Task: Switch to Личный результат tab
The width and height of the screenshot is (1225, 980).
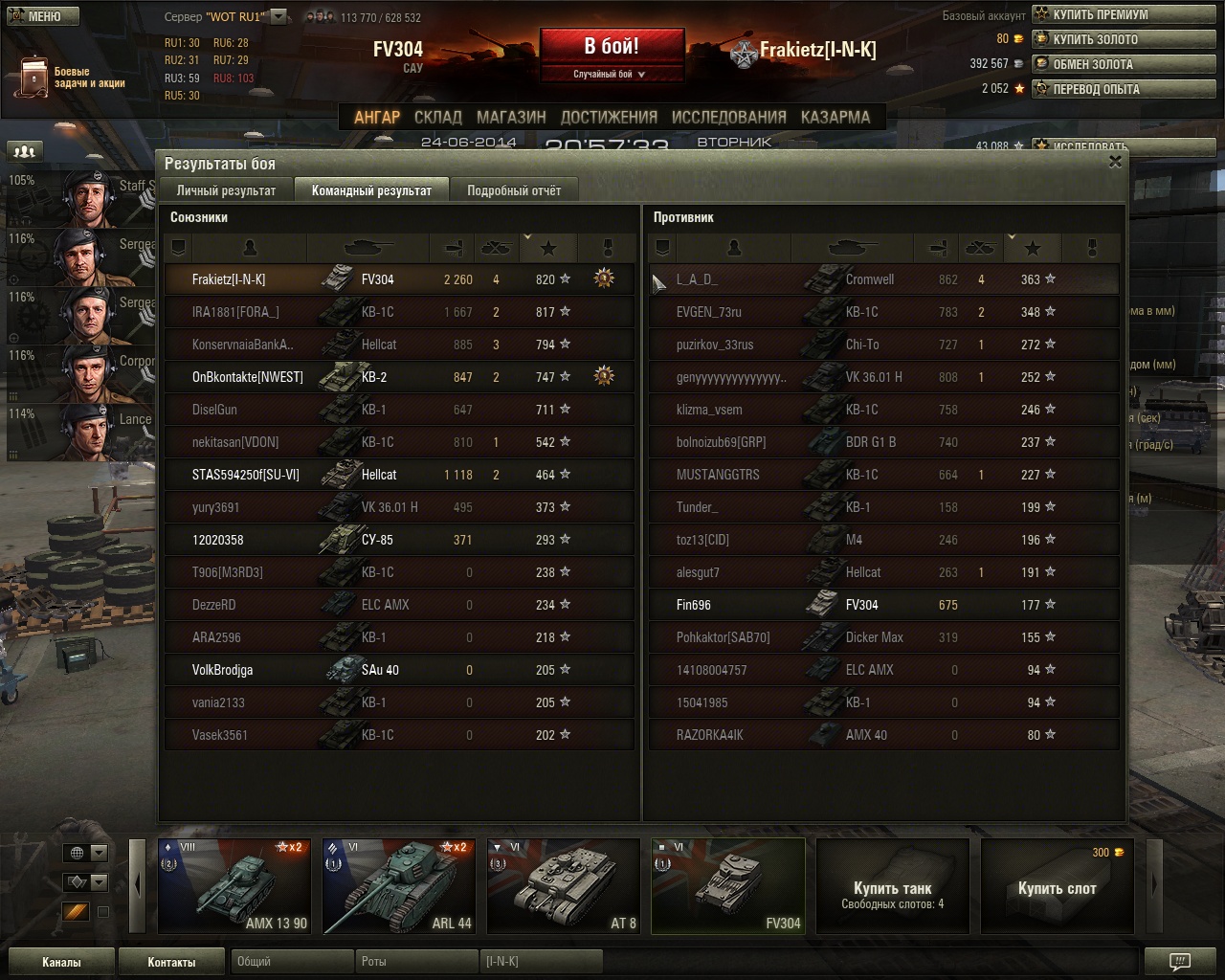Action: (226, 190)
